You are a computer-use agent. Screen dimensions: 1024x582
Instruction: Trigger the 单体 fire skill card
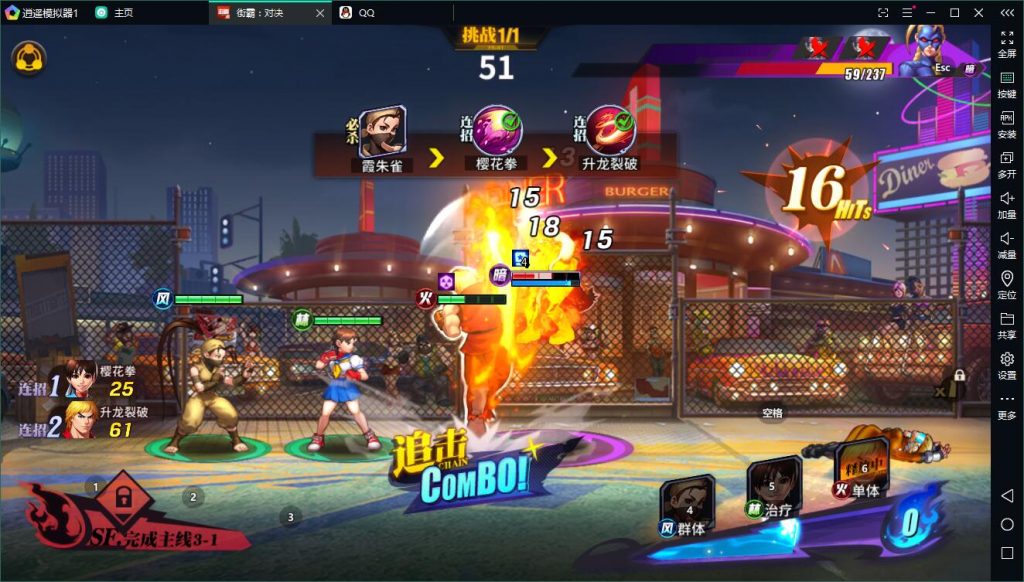point(860,469)
